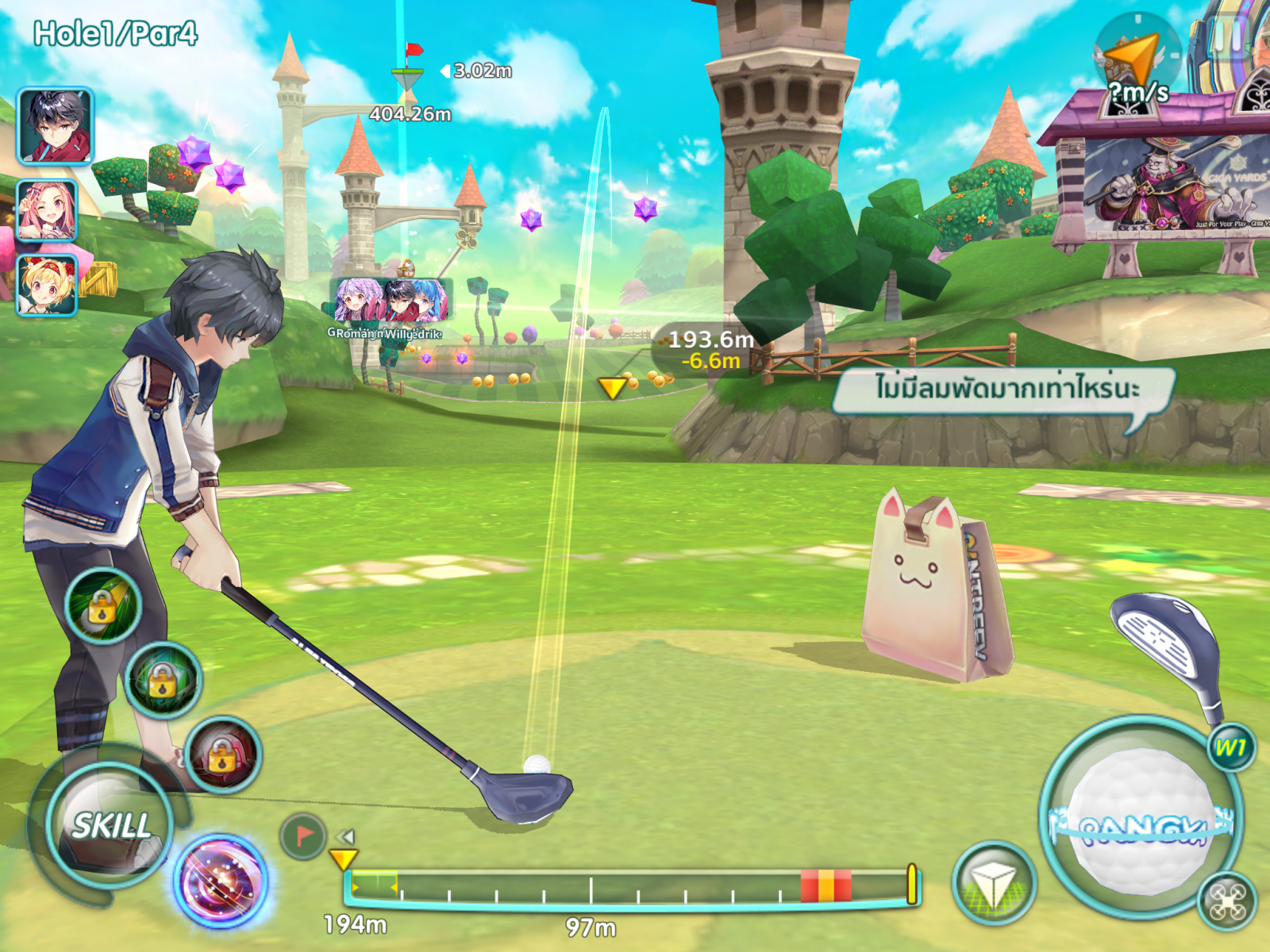Screen dimensions: 1270x952
Task: Select the pink-haired winking girl portrait
Action: pos(47,211)
